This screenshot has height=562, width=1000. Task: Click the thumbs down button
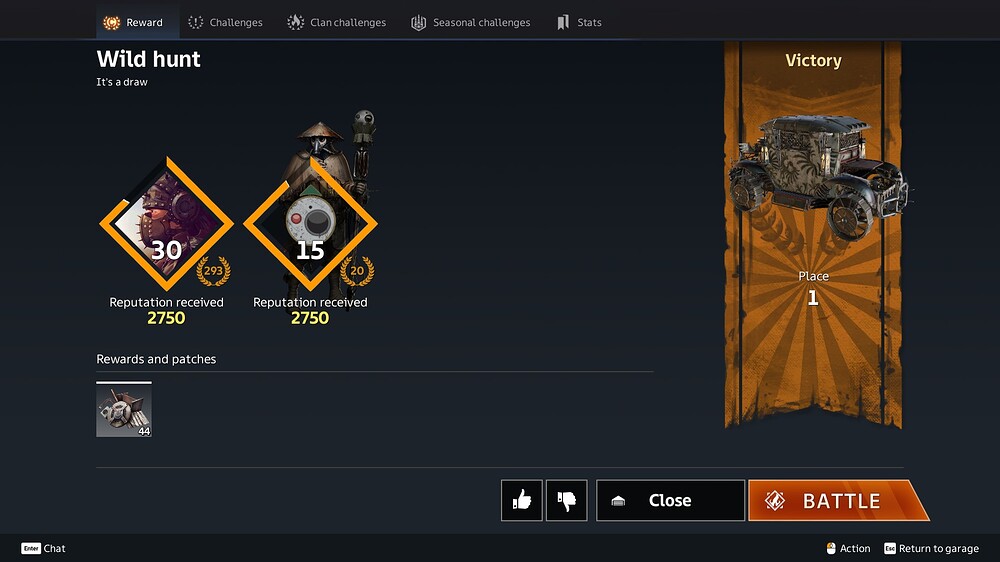567,500
